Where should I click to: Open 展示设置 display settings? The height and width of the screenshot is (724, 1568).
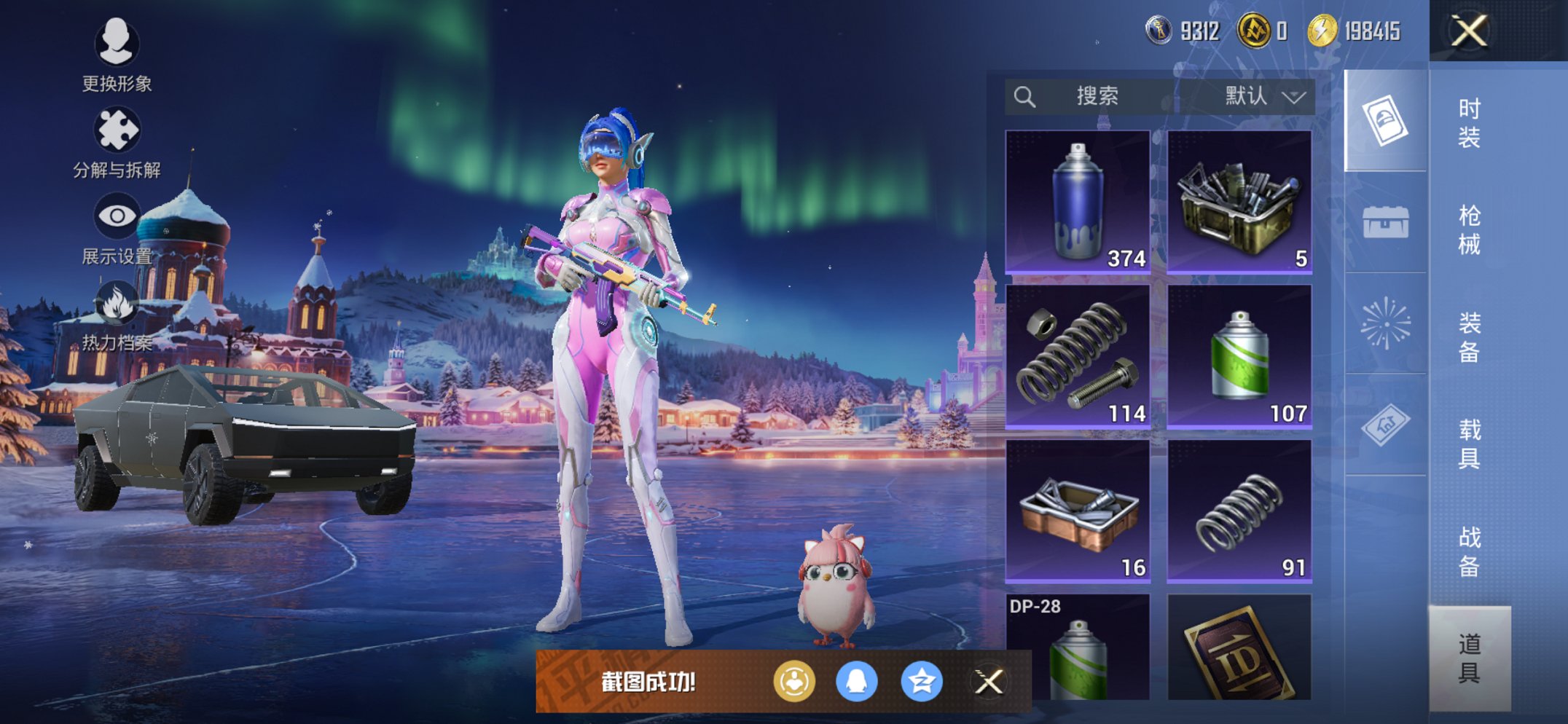pos(117,229)
